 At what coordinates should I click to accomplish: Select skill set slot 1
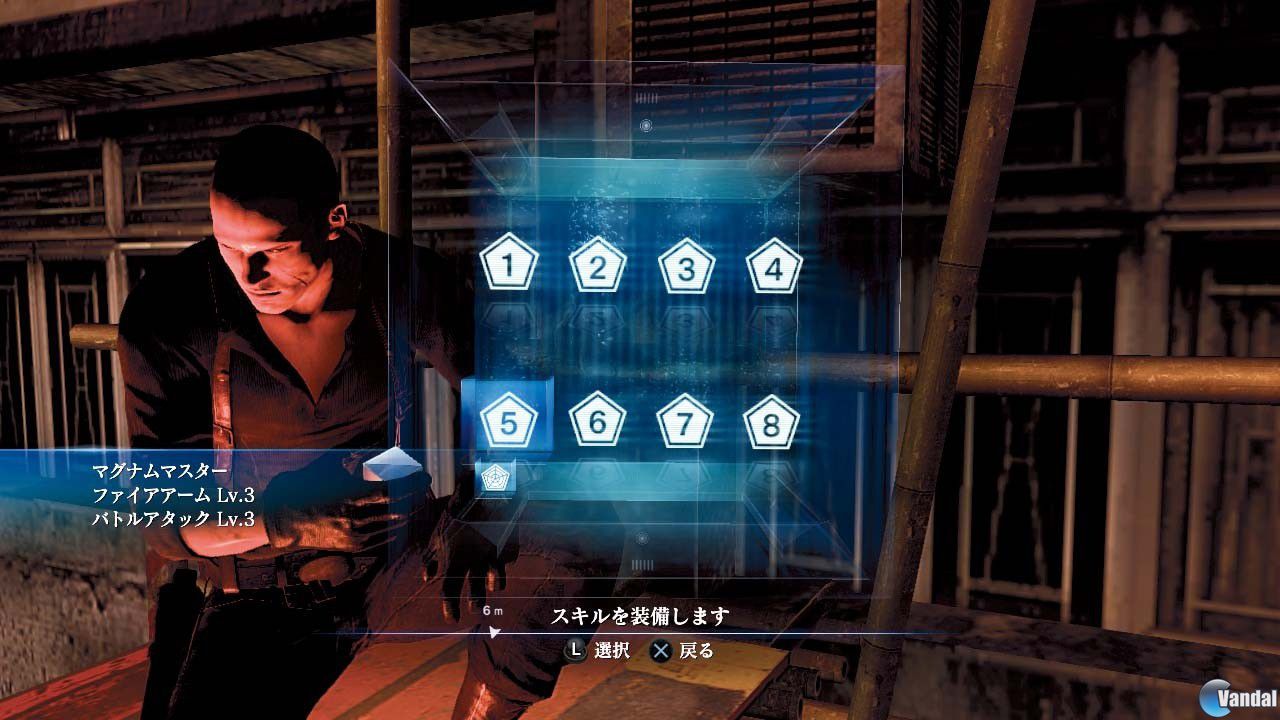pos(509,266)
